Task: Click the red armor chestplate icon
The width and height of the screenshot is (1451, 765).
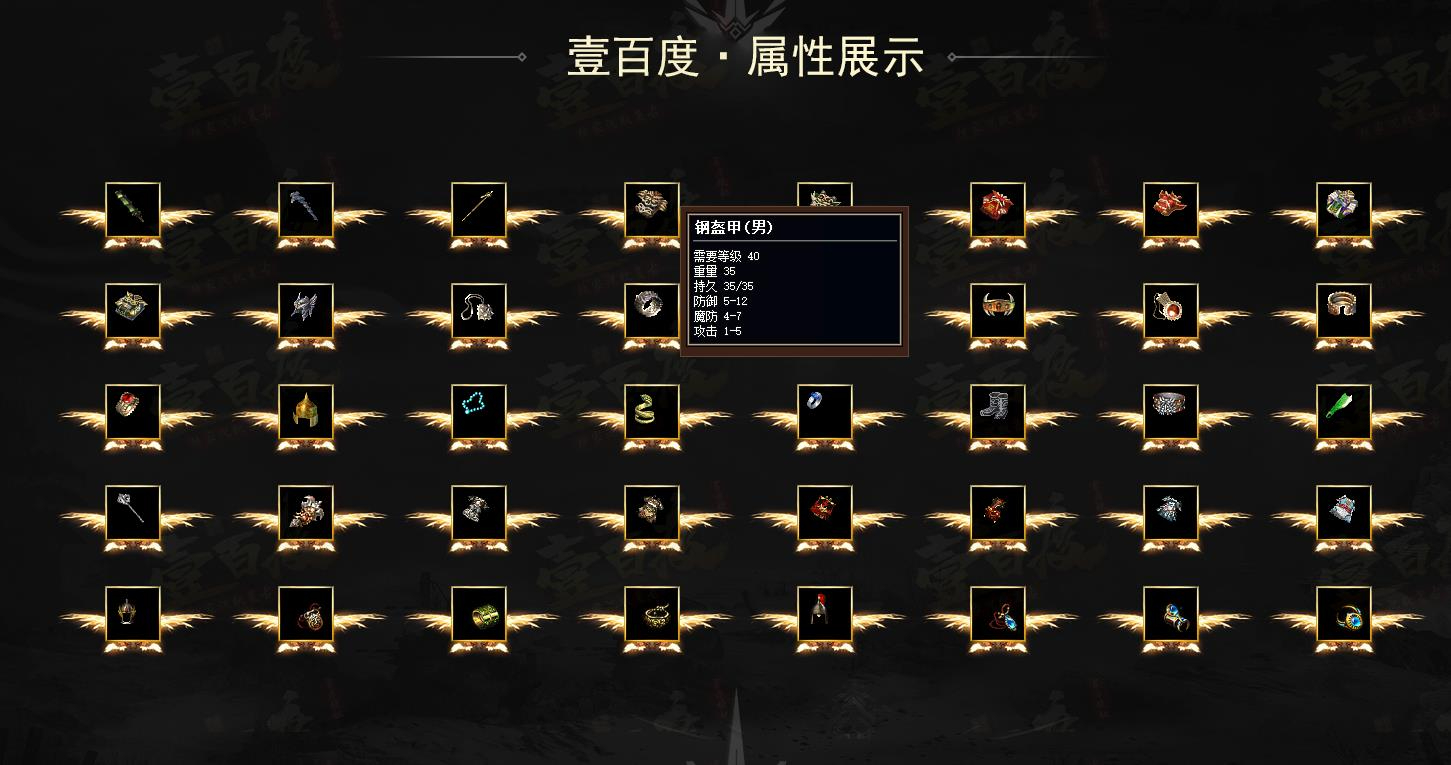Action: point(996,210)
